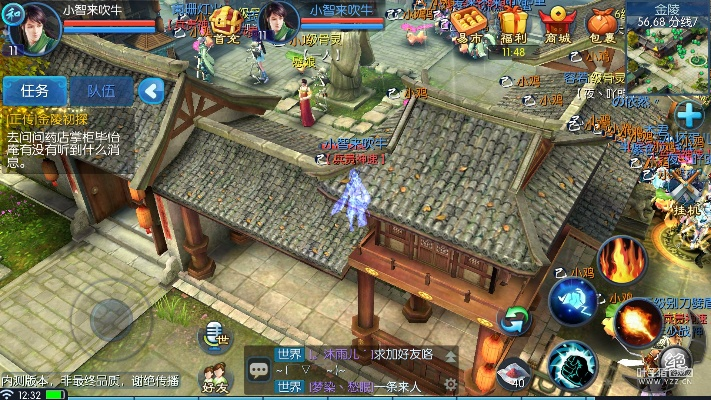Cast the fireball blast skill
Screen dimensions: 711x400
[636, 322]
